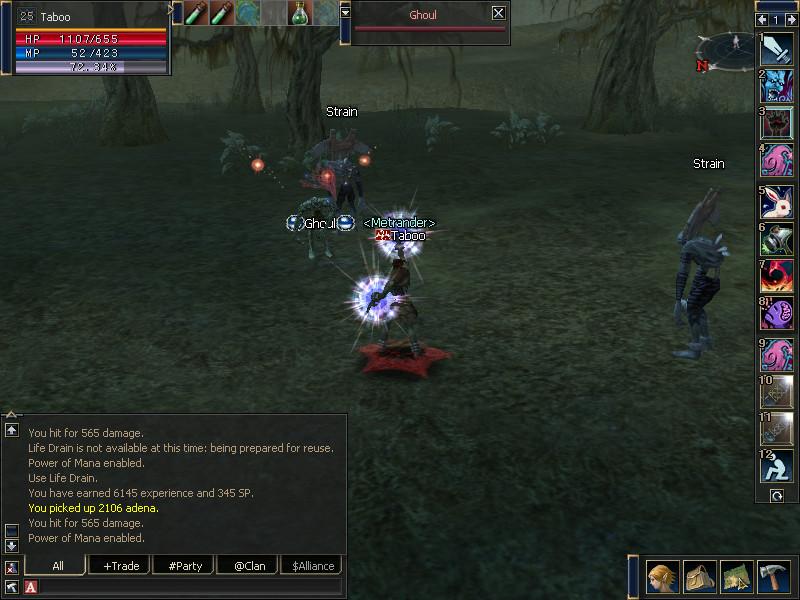Switch to the $Alliance chat tab

pyautogui.click(x=311, y=566)
